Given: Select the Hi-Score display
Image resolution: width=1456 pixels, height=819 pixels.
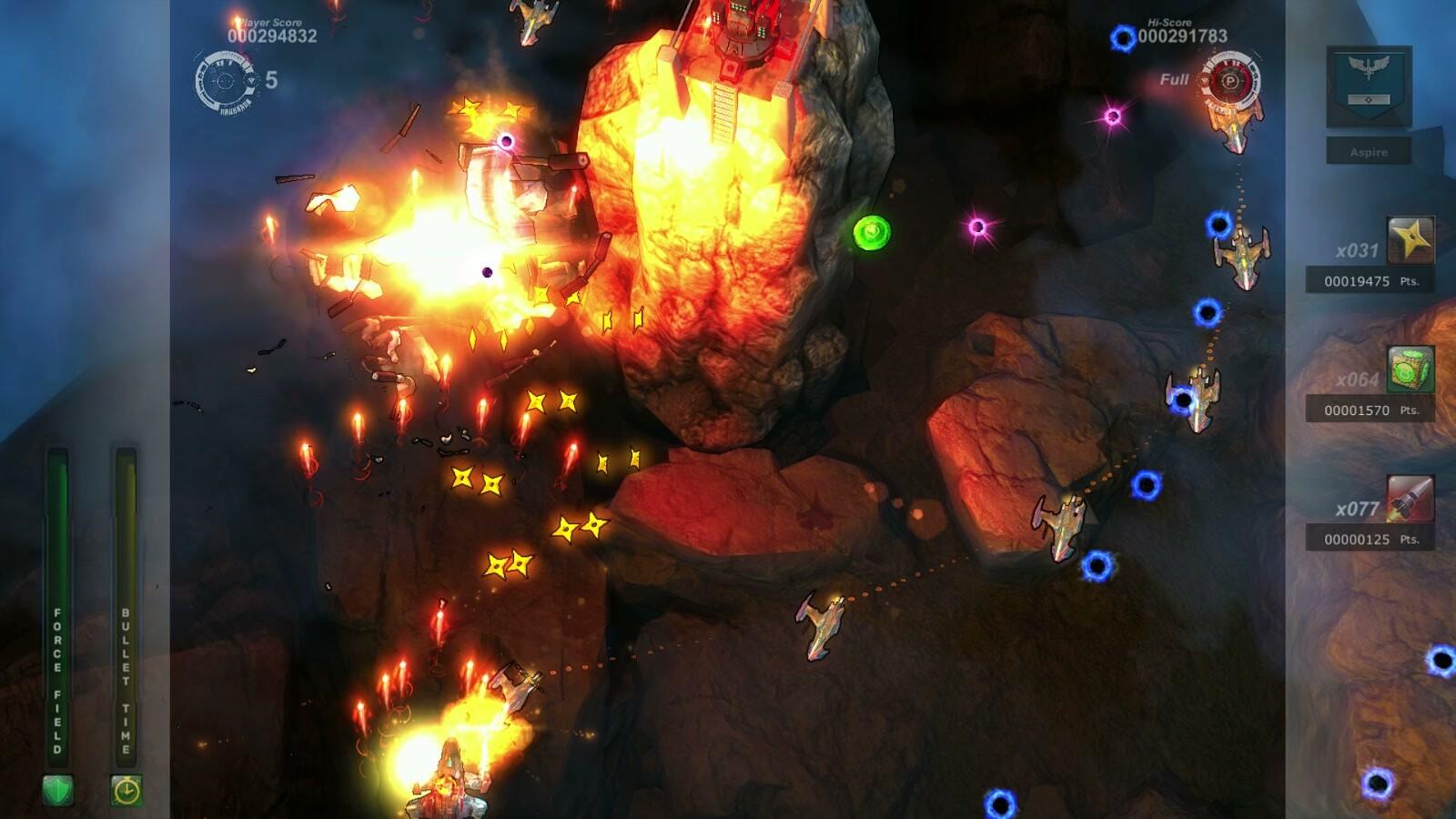Looking at the screenshot, I should (1183, 29).
